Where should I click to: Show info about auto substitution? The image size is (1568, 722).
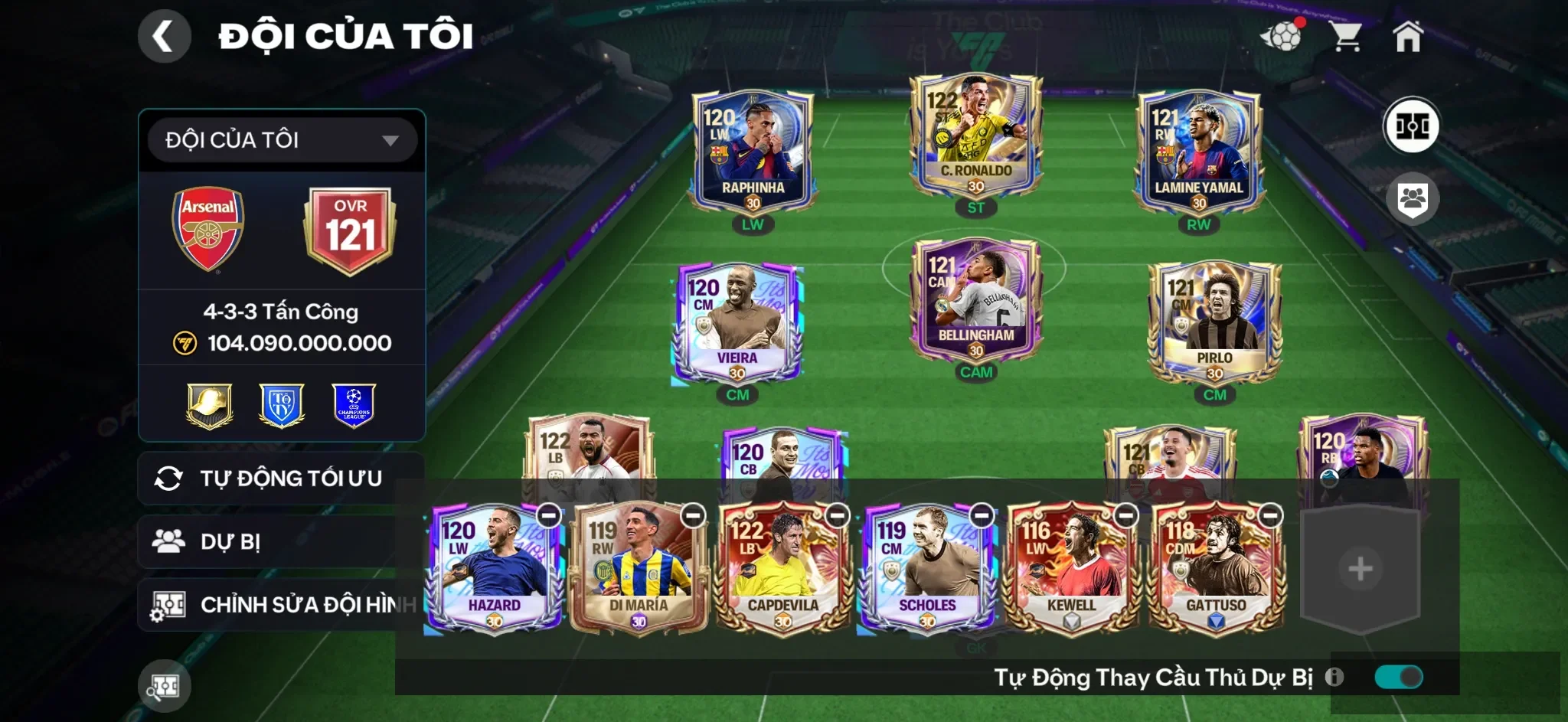(1334, 677)
